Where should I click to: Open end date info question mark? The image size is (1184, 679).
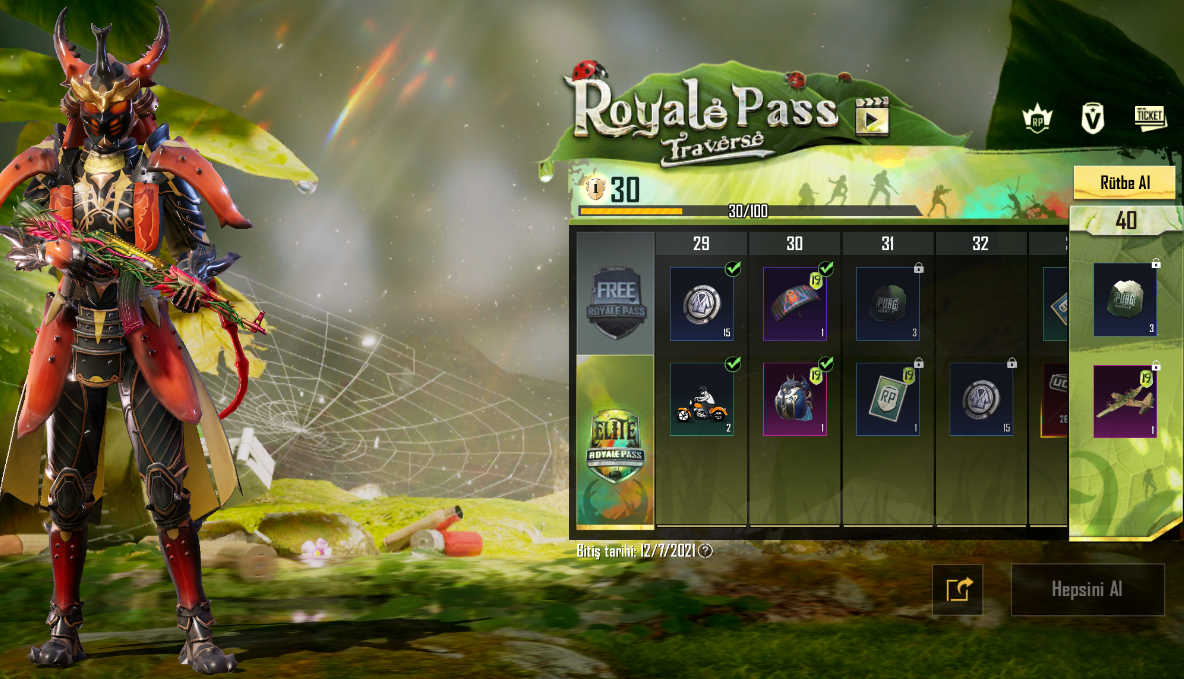coord(706,550)
